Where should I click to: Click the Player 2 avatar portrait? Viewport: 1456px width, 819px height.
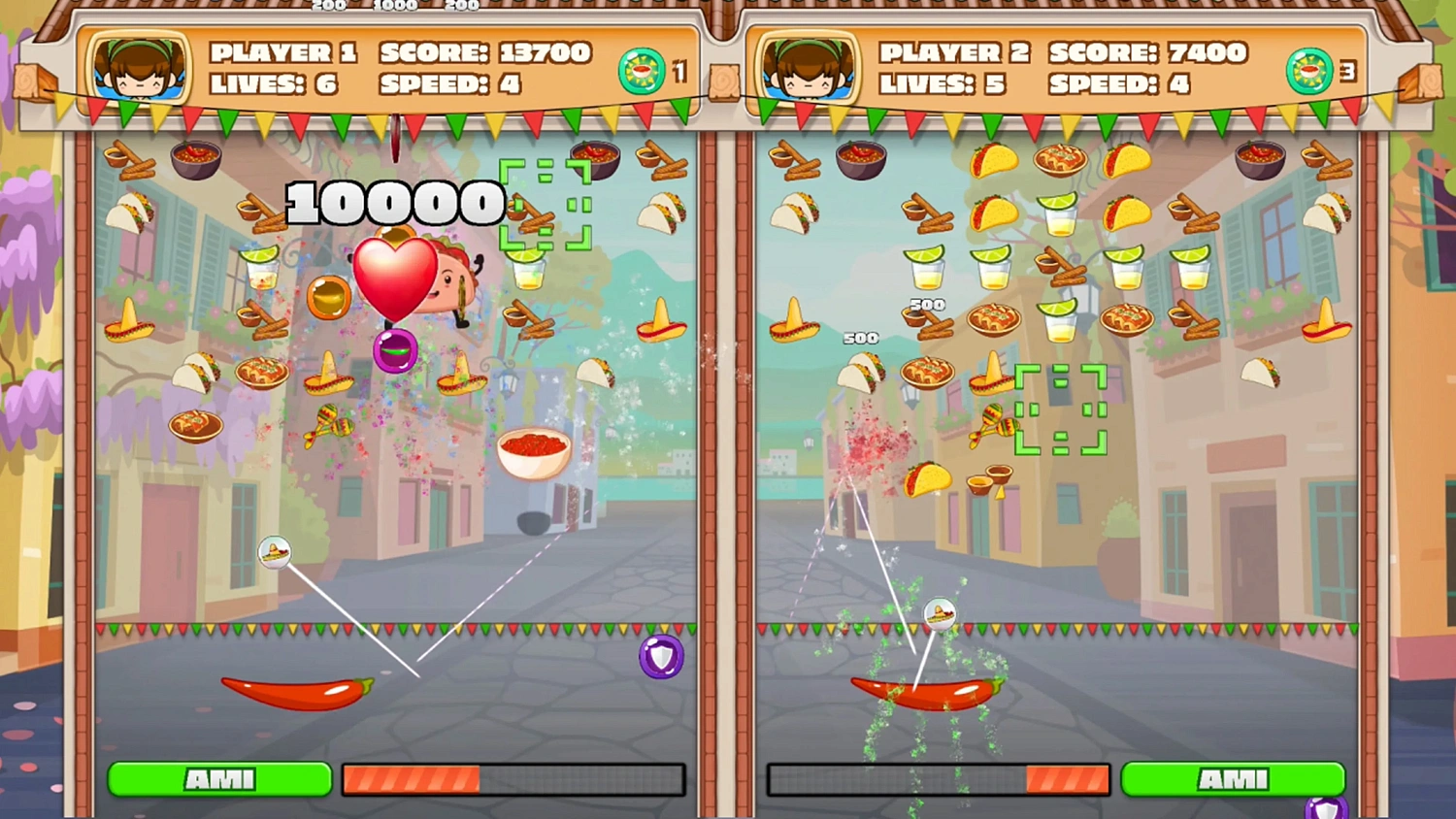806,69
